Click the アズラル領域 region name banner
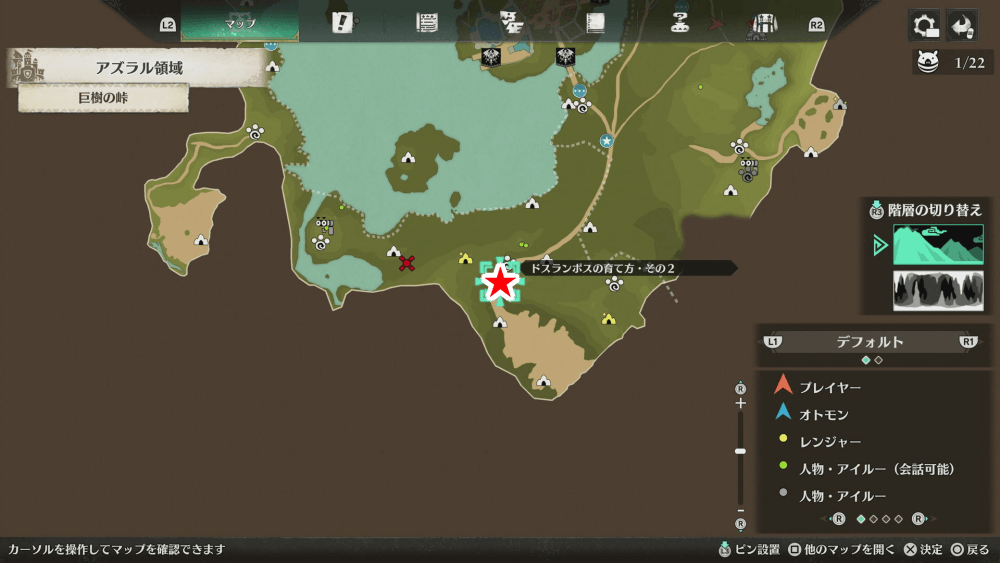 point(138,68)
